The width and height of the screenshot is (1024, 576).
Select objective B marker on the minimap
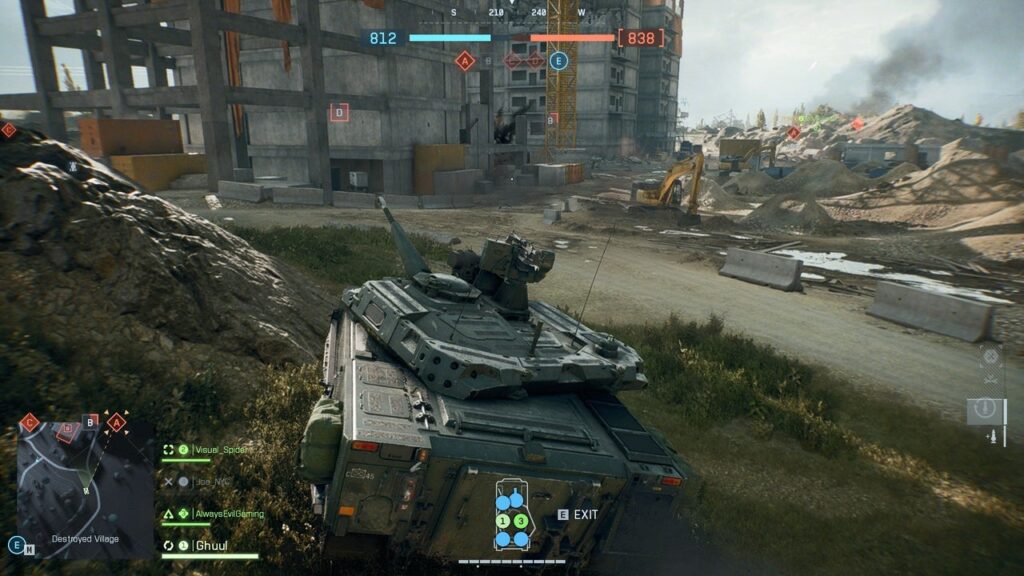[x=90, y=421]
